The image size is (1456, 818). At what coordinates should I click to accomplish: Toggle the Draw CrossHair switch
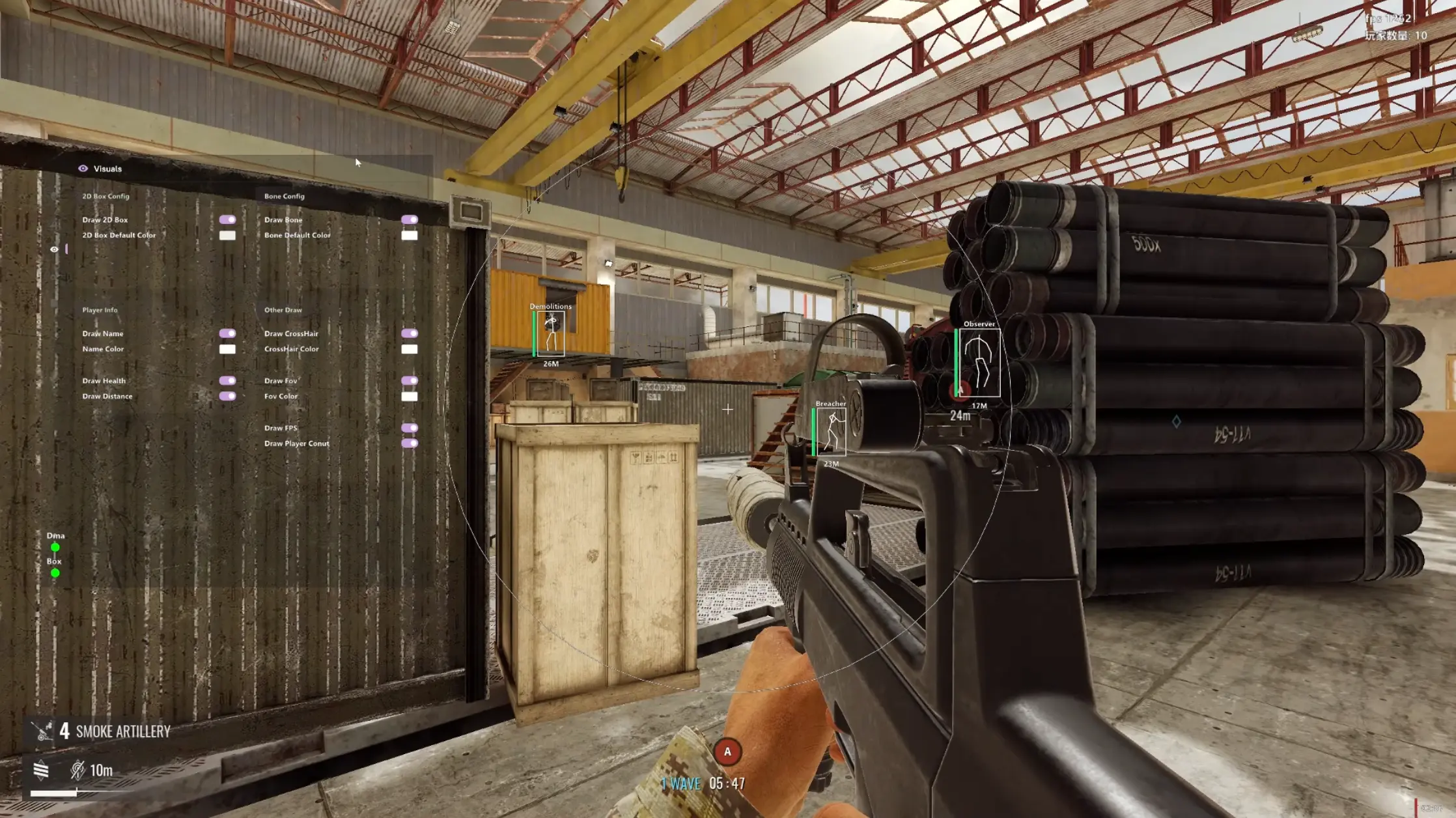[x=410, y=333]
